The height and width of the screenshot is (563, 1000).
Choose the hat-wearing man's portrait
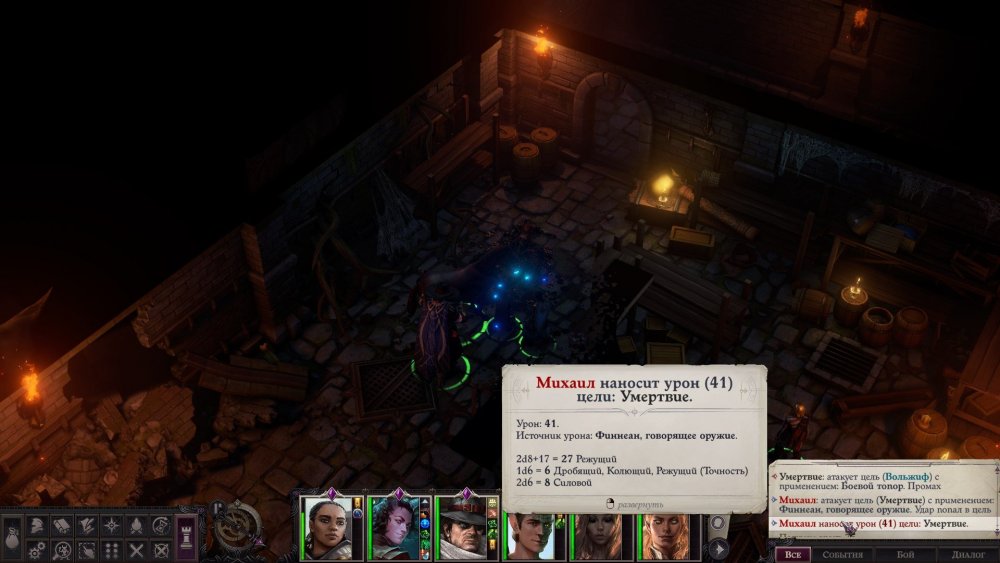pyautogui.click(x=461, y=527)
